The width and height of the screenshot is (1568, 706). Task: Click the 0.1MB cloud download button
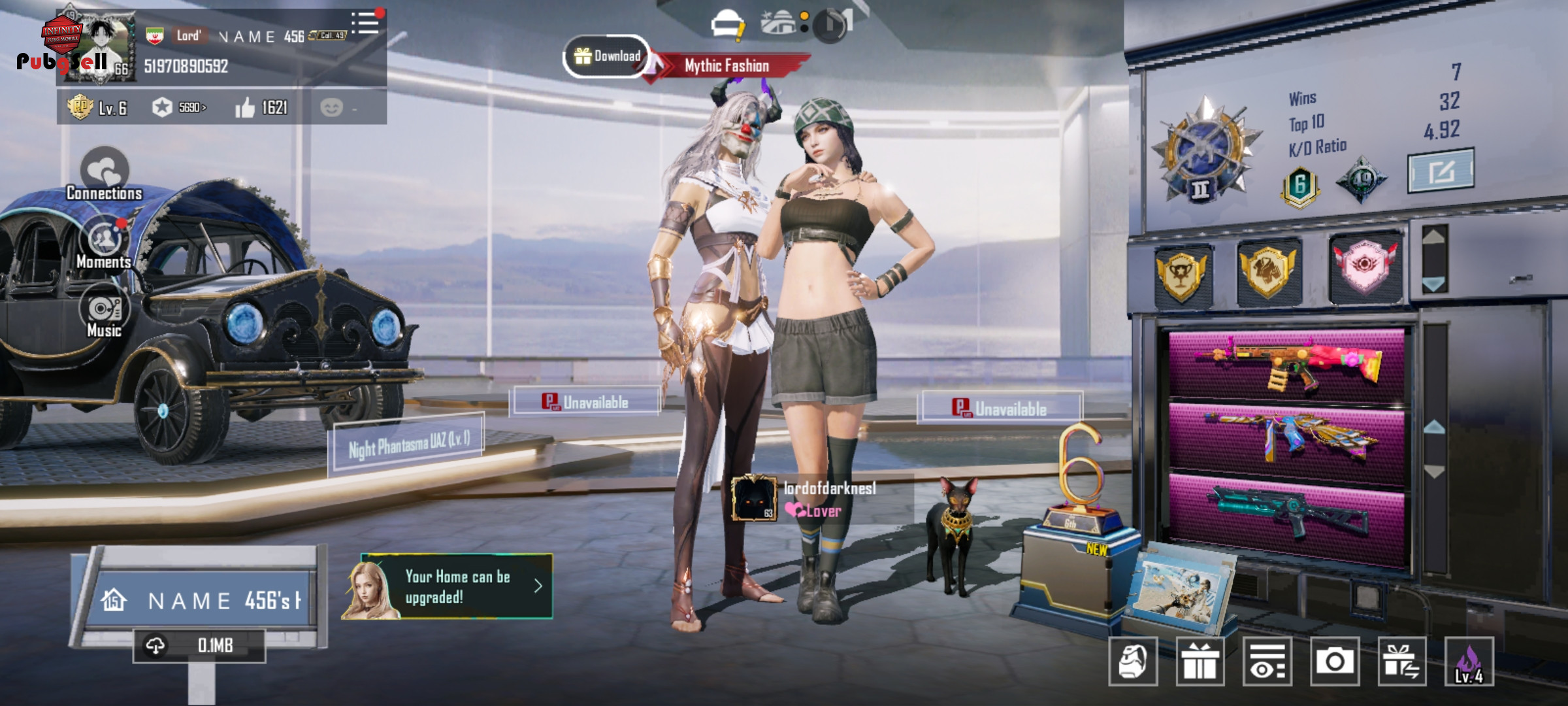(199, 646)
